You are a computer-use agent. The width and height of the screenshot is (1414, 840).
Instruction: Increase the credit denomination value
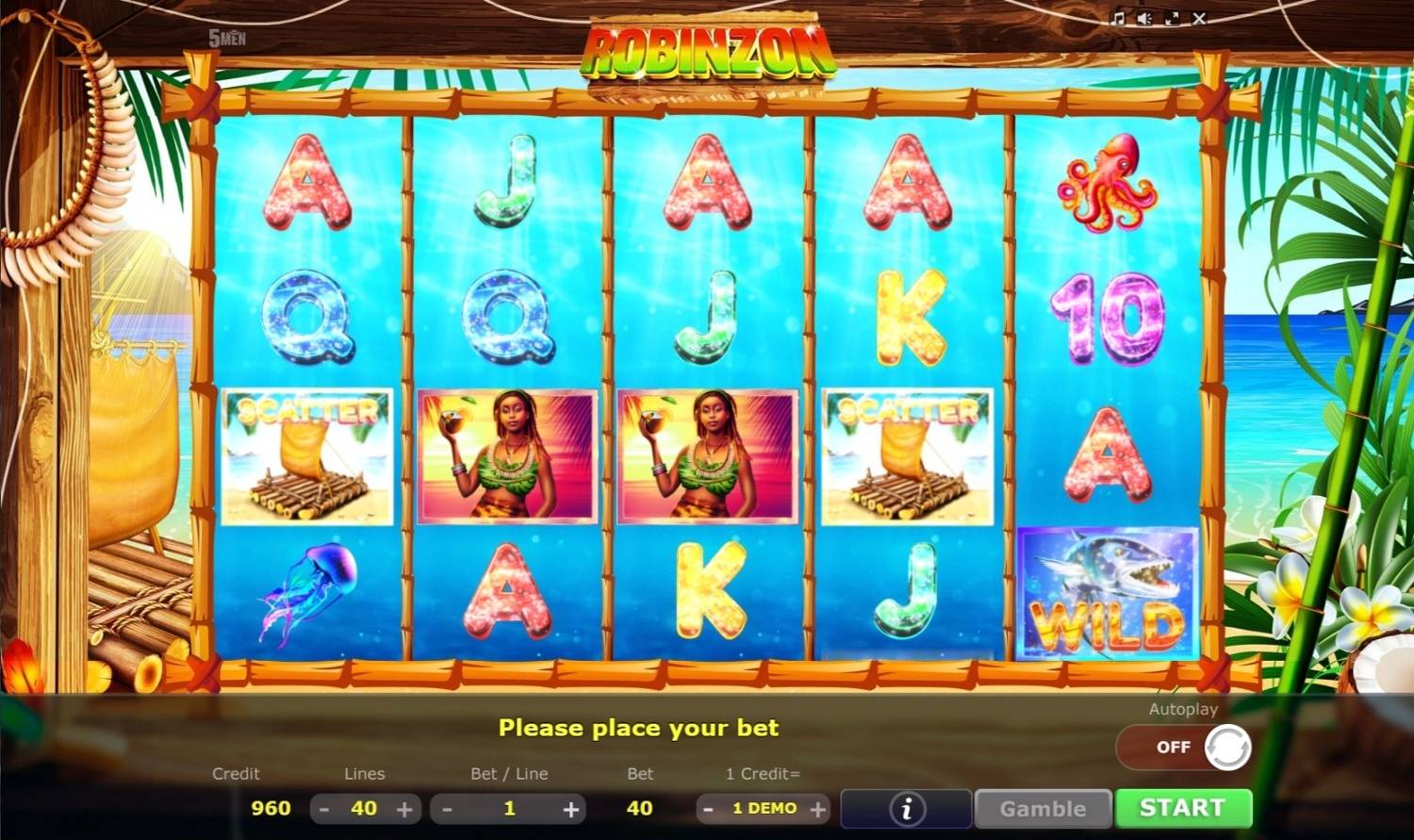coord(818,809)
